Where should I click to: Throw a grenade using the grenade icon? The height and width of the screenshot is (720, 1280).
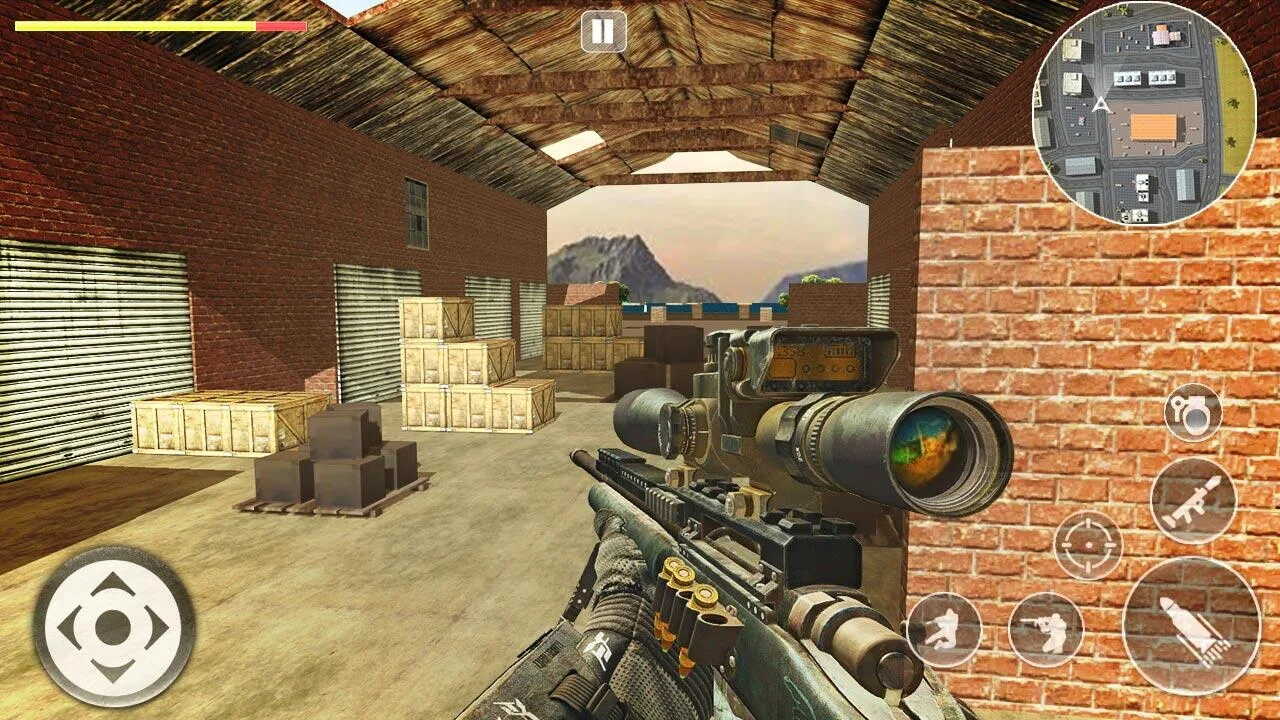[1192, 412]
